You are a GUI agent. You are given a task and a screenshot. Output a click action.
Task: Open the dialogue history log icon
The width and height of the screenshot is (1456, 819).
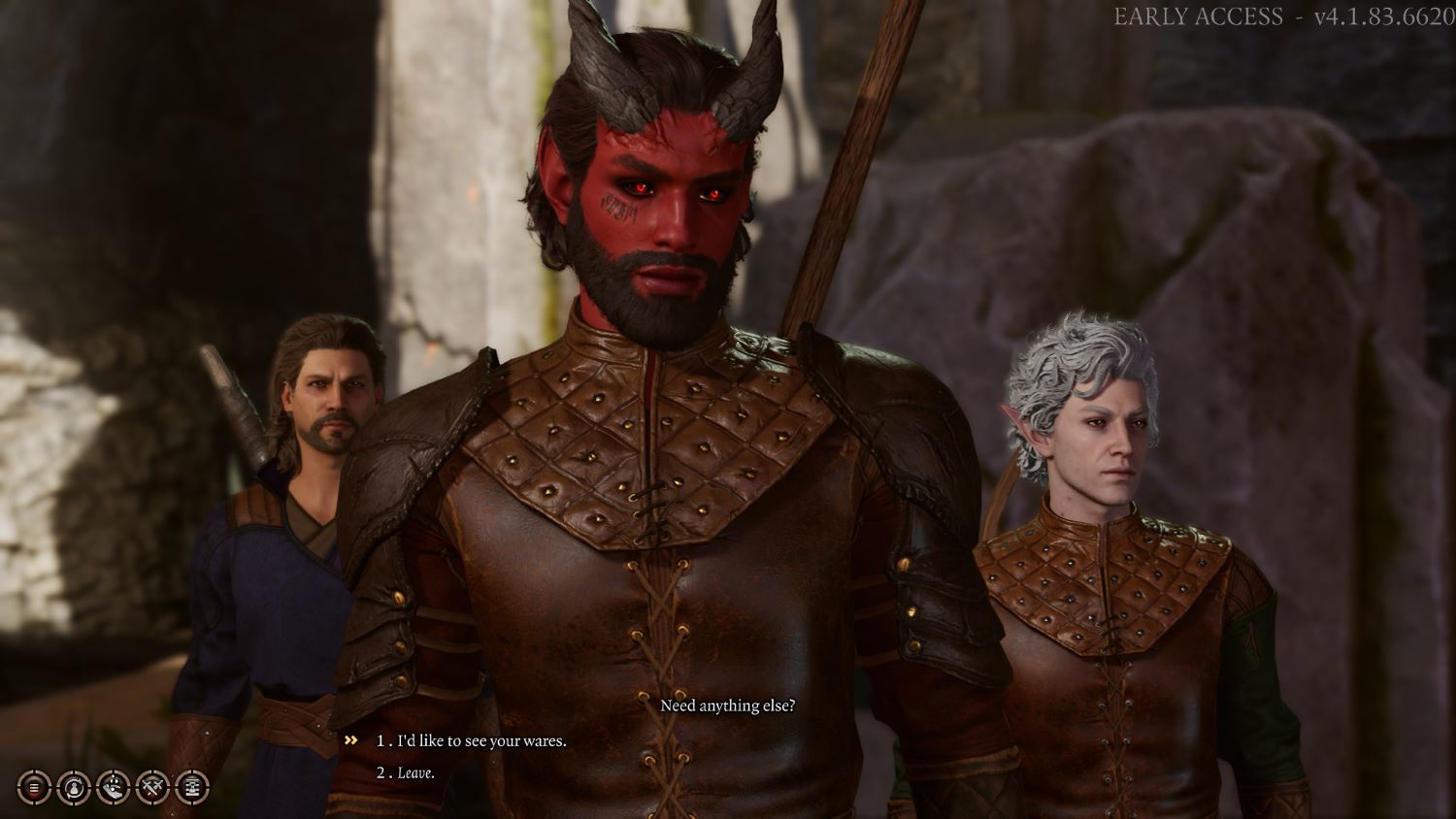(193, 786)
